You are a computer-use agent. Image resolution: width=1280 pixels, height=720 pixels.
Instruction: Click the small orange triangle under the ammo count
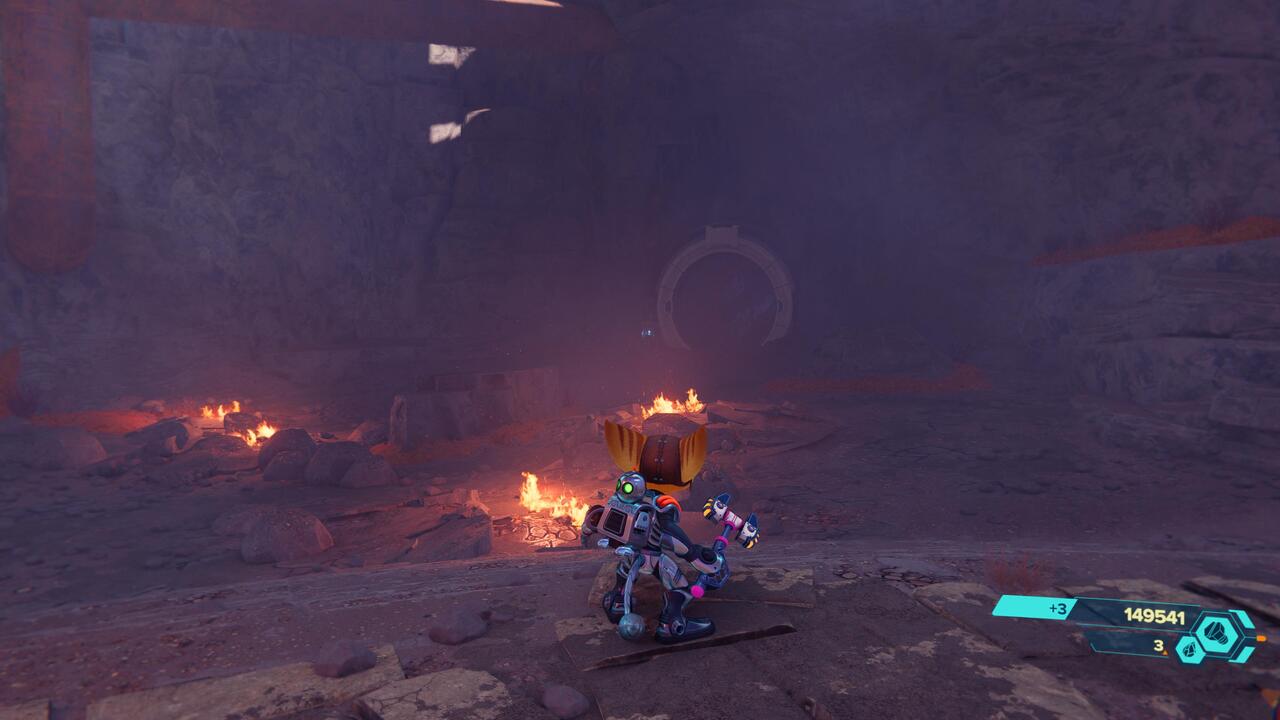pyautogui.click(x=1166, y=651)
